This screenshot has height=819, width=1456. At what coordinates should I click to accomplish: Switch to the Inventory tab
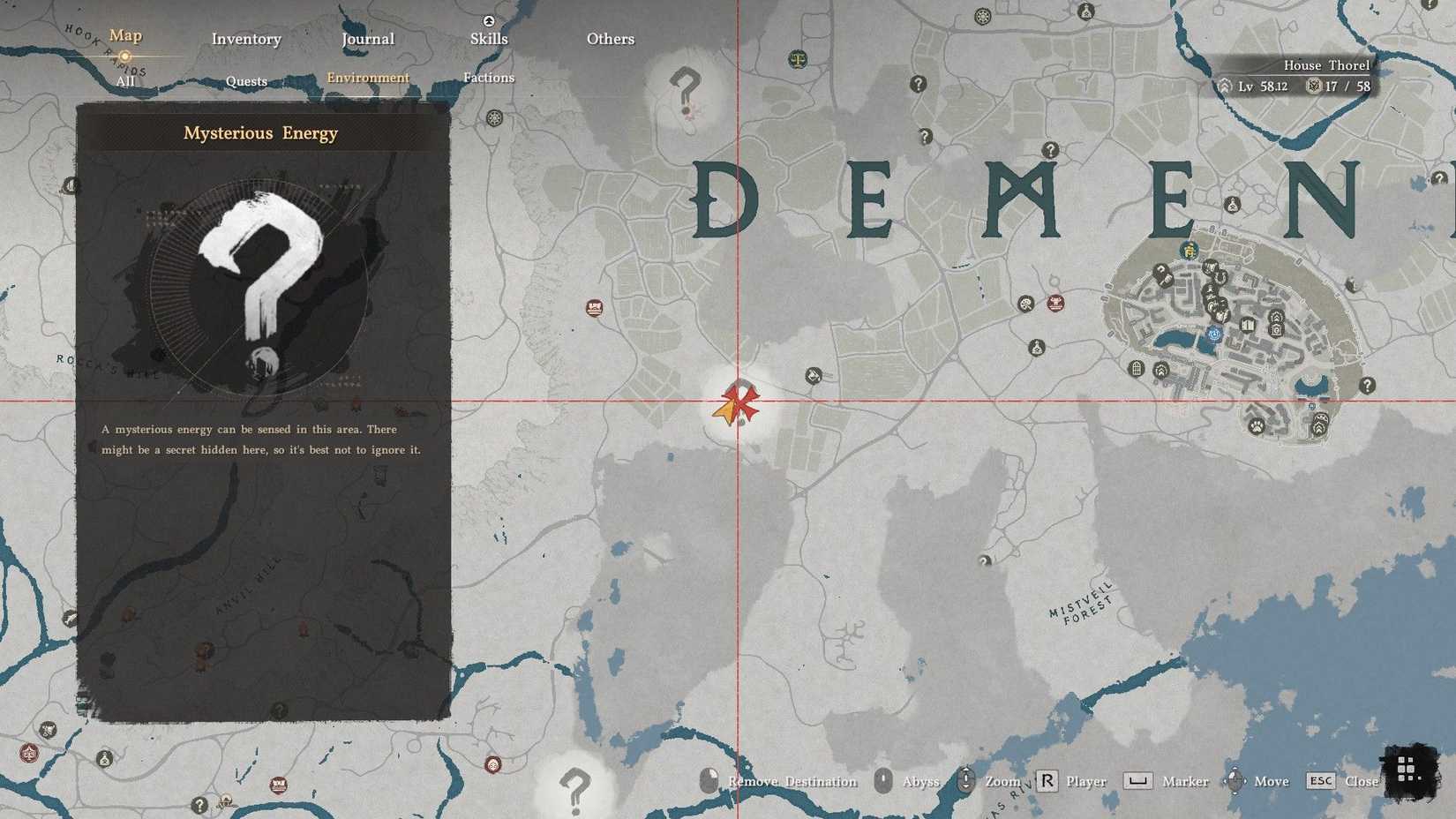click(245, 39)
